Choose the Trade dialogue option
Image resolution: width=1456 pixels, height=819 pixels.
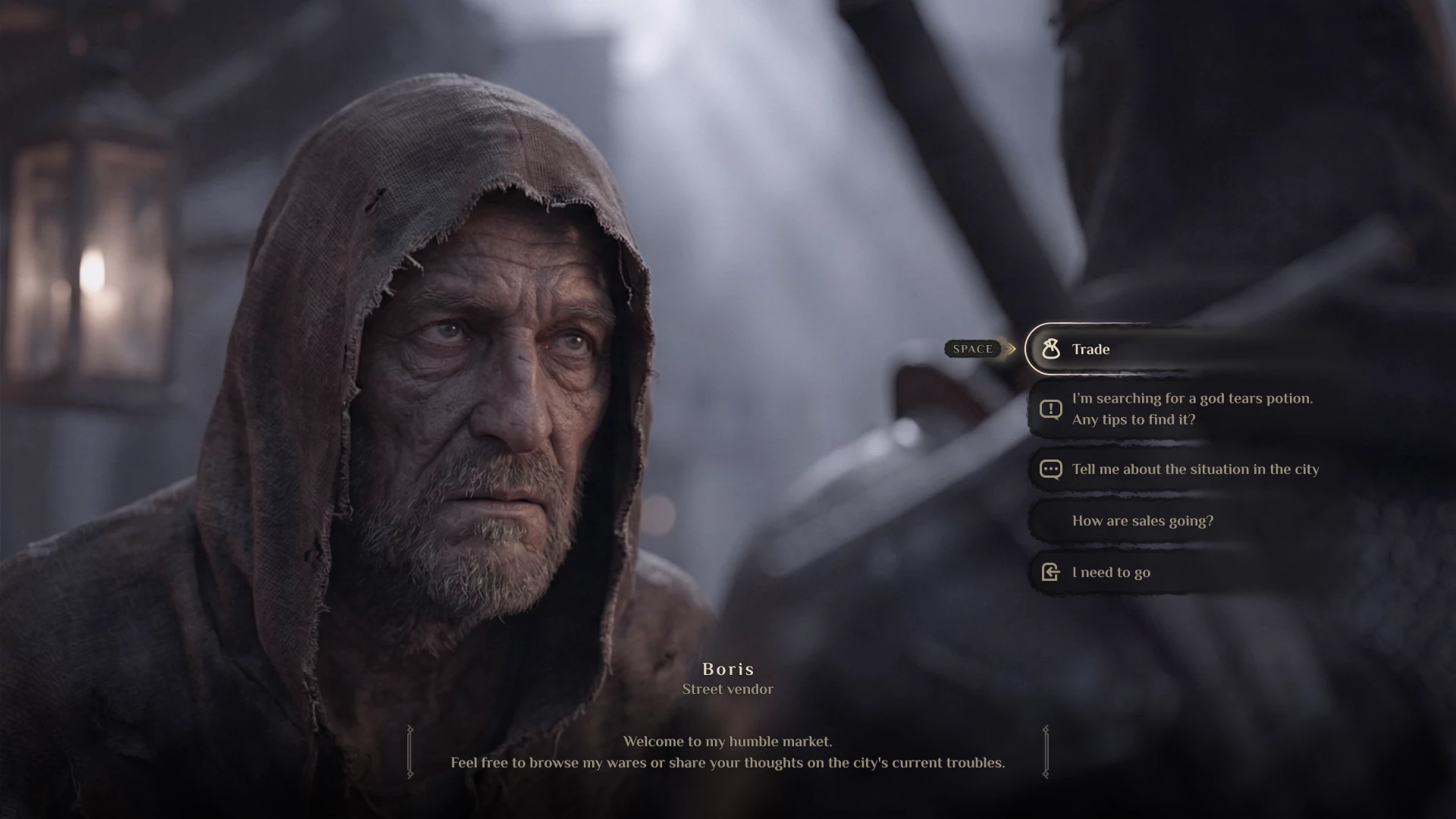click(x=1090, y=349)
